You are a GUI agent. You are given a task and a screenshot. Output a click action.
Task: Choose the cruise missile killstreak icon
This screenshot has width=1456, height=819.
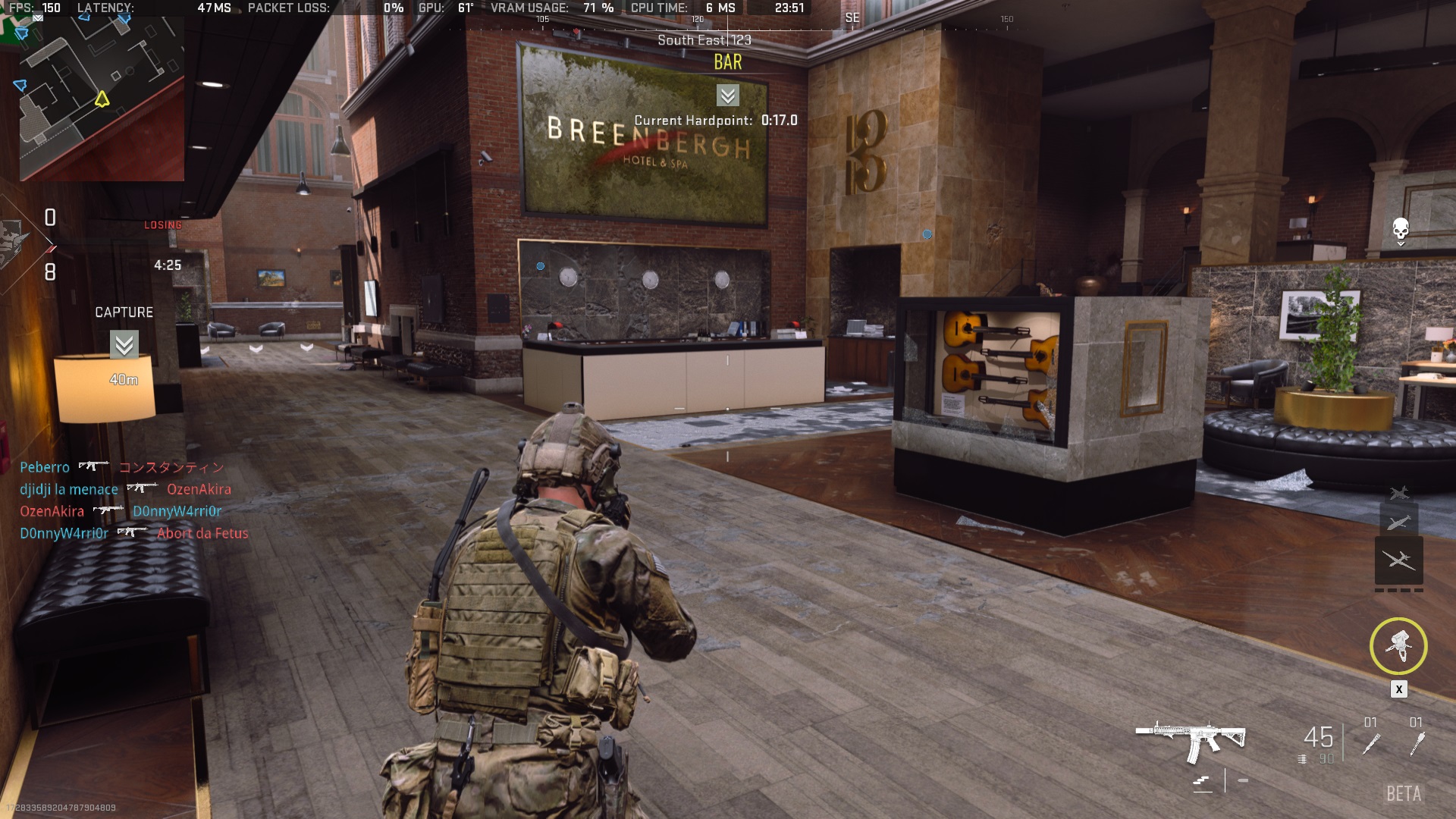tap(1399, 522)
